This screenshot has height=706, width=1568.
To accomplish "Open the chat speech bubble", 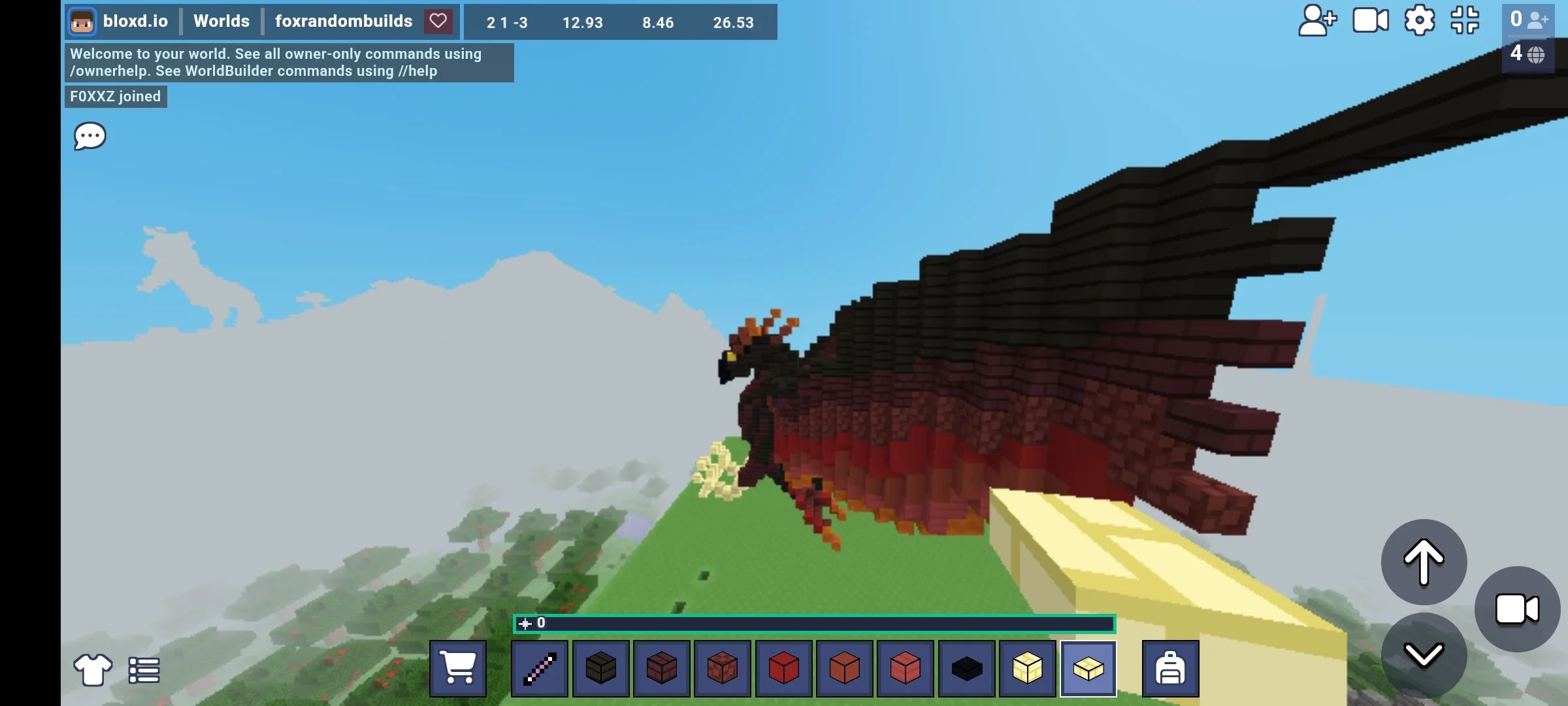I will pyautogui.click(x=90, y=136).
